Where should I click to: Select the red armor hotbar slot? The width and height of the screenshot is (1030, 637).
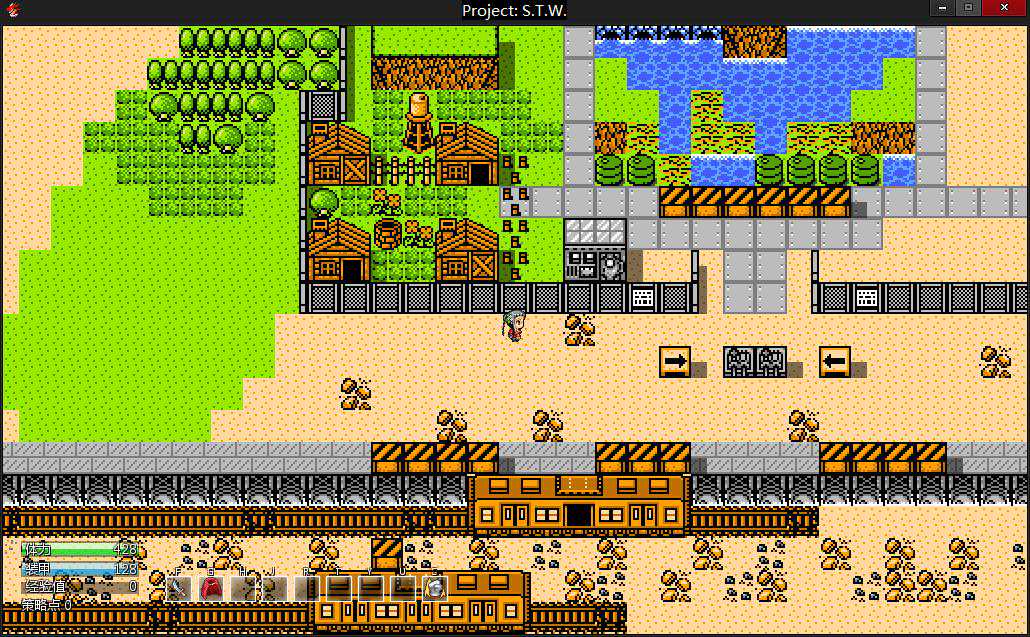click(x=211, y=588)
